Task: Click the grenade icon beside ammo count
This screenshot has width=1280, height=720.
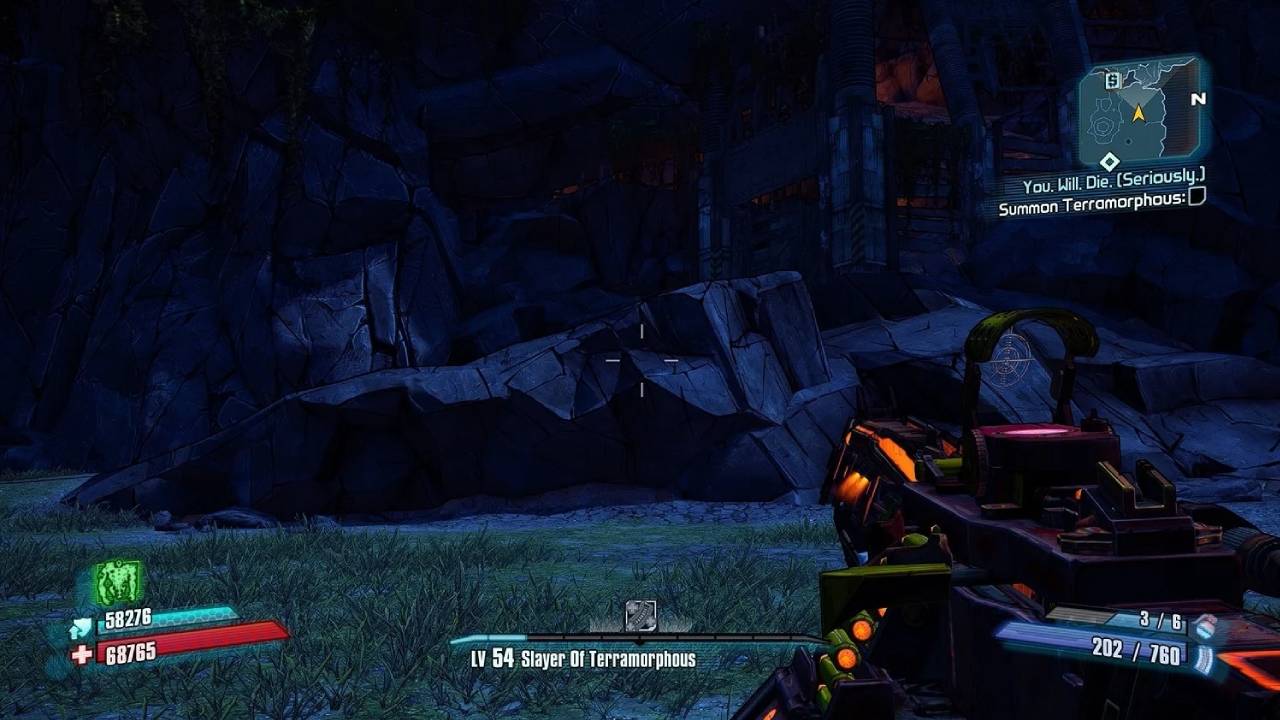Action: pyautogui.click(x=1205, y=625)
